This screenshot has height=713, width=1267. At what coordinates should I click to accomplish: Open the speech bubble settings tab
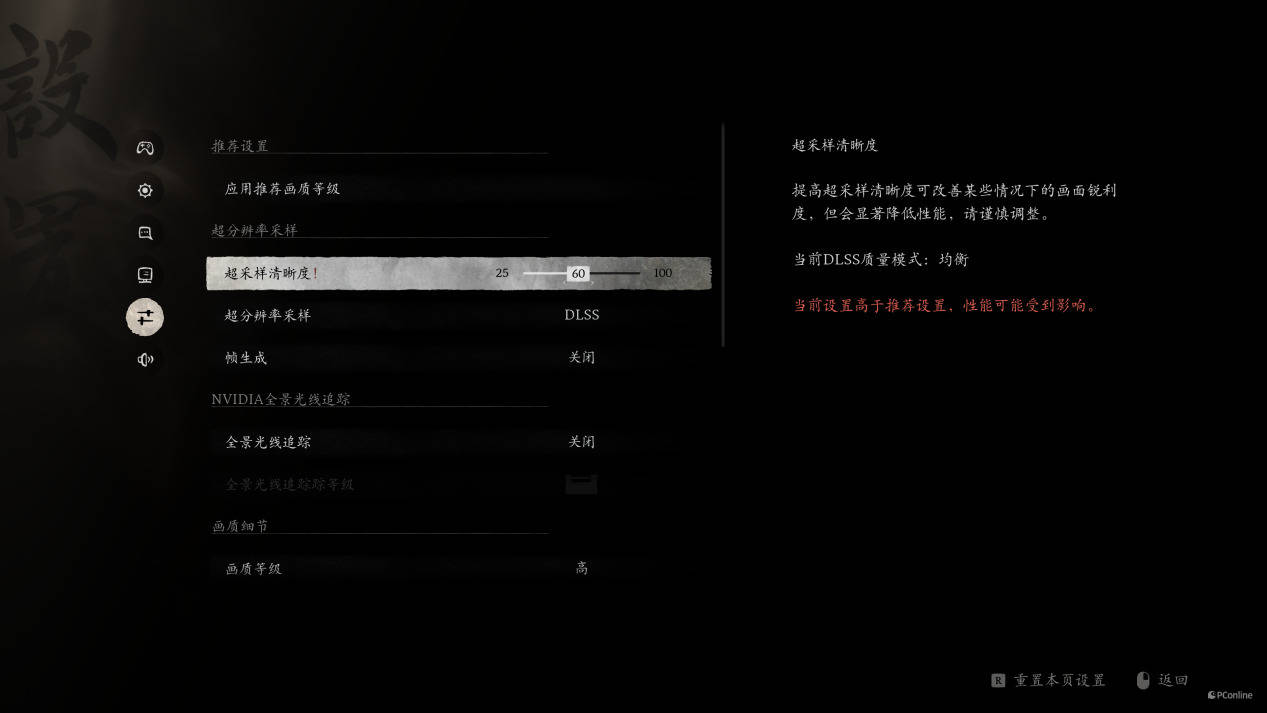click(x=145, y=233)
